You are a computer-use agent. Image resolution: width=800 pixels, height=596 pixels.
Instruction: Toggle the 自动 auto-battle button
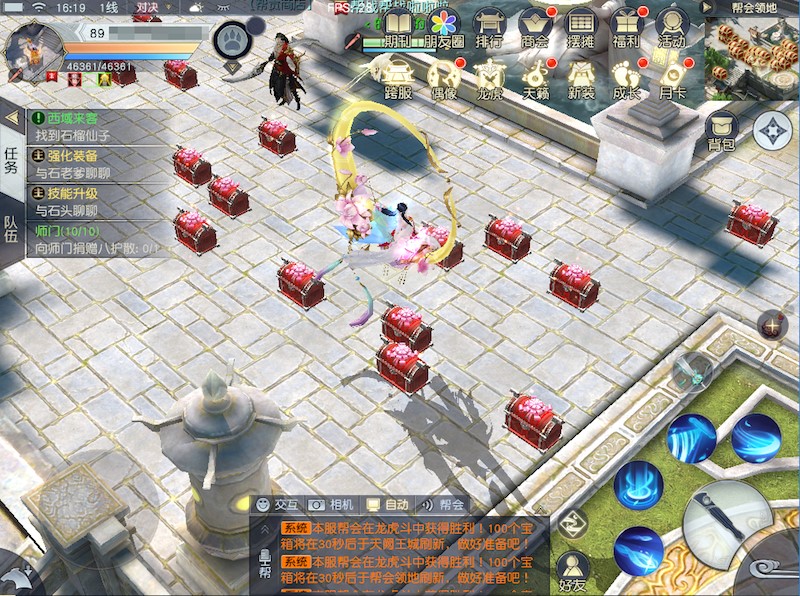[387, 505]
